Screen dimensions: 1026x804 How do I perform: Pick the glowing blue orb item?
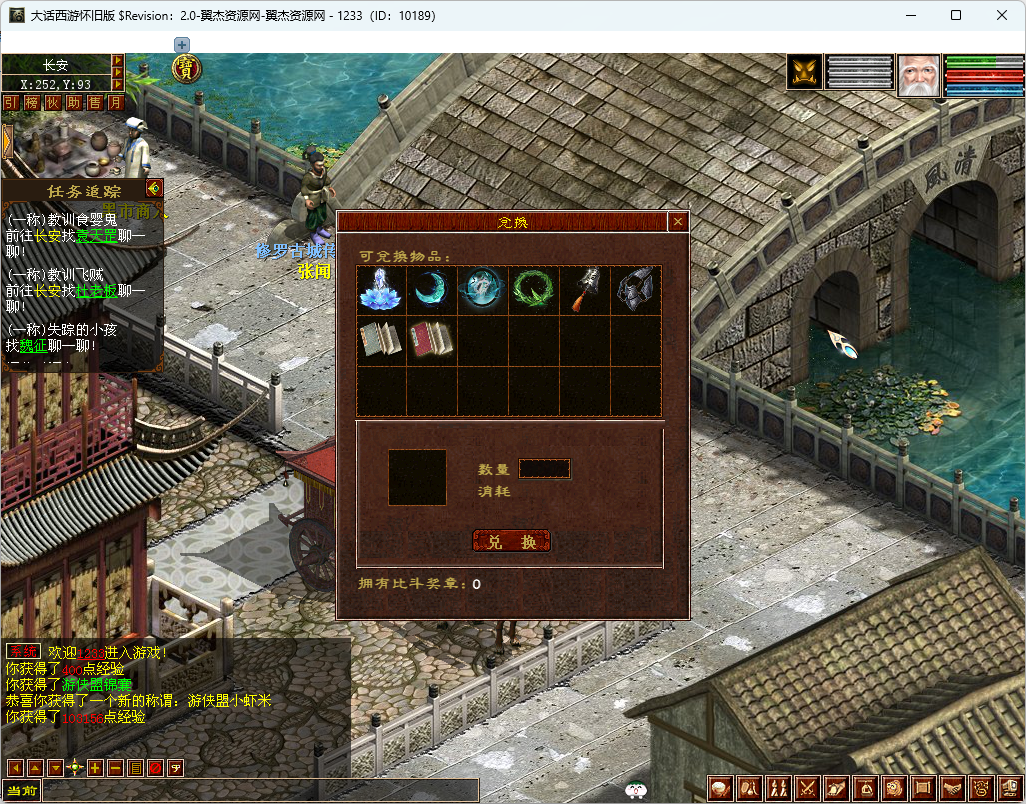pyautogui.click(x=483, y=290)
